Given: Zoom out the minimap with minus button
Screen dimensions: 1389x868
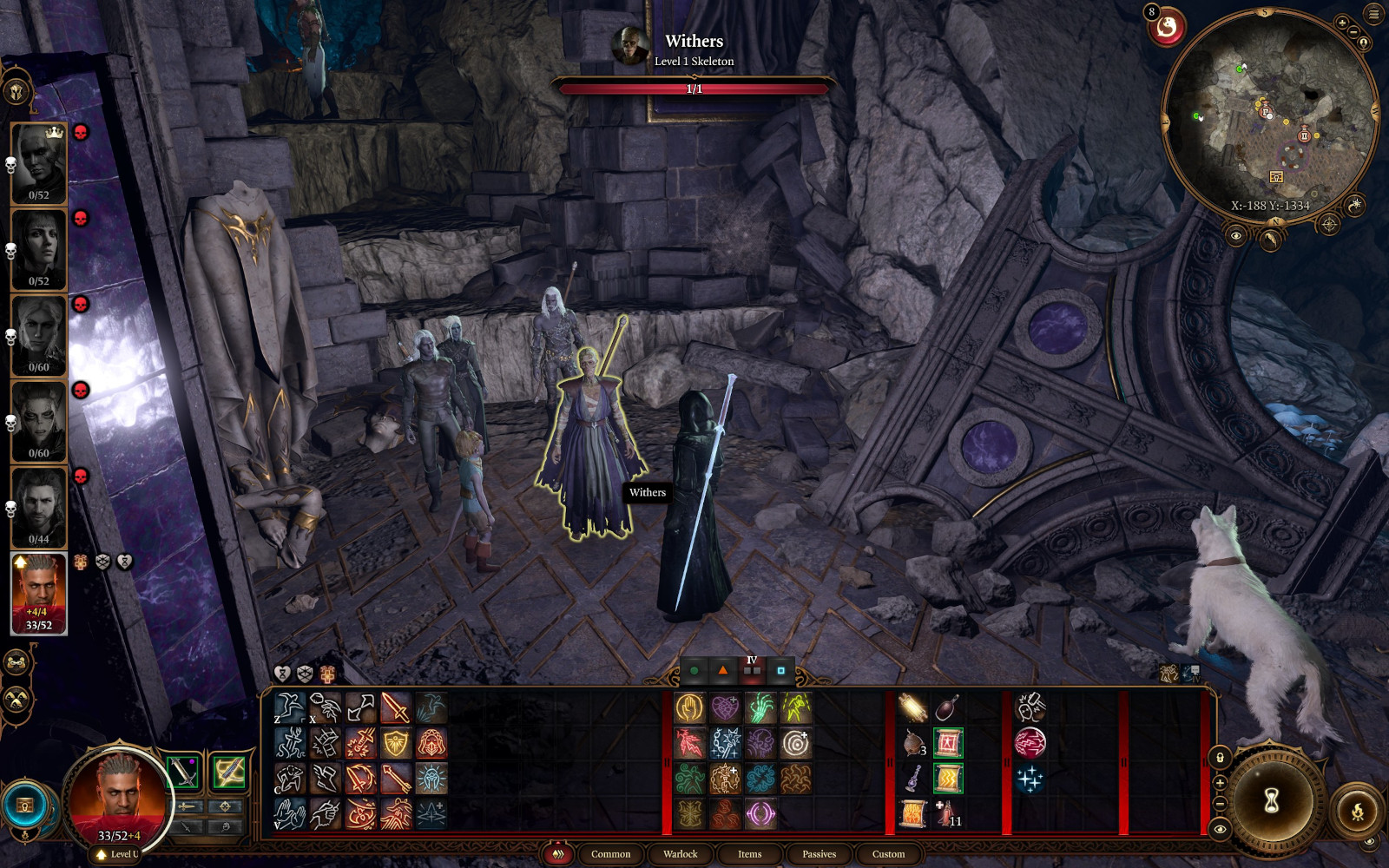Looking at the screenshot, I should 1353,32.
